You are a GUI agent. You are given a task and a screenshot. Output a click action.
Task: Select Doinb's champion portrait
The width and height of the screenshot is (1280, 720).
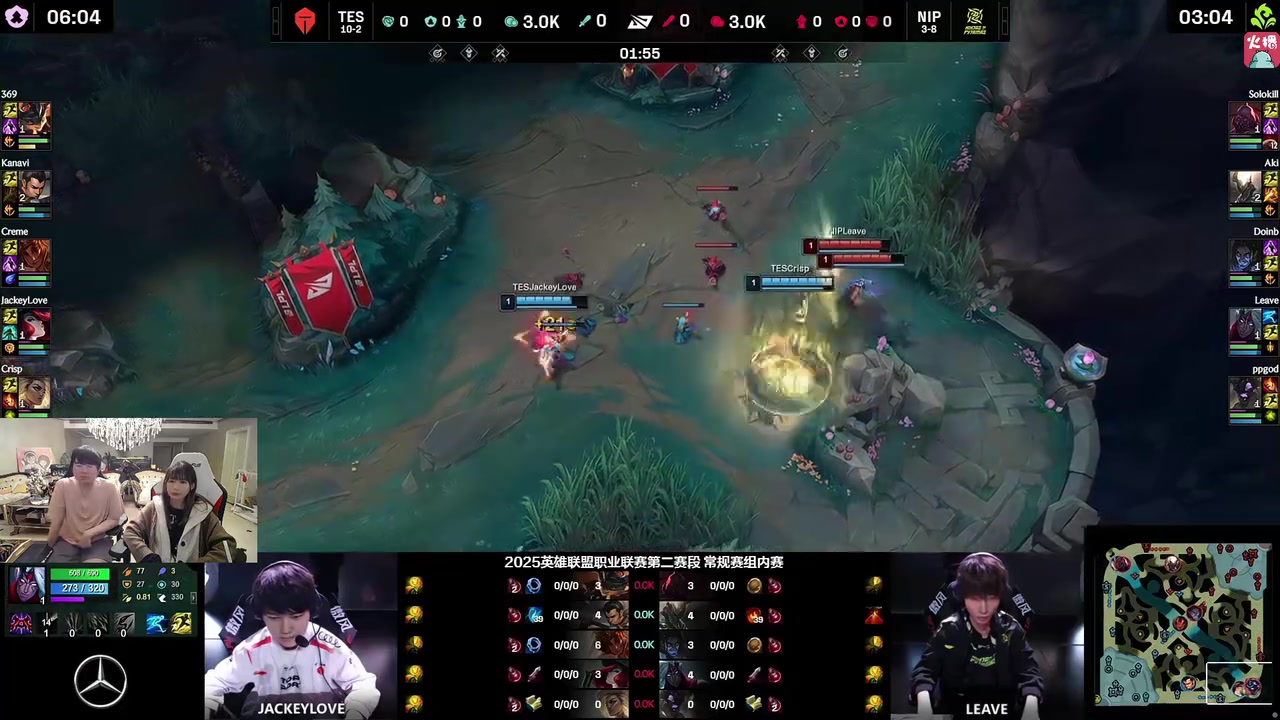(1244, 256)
